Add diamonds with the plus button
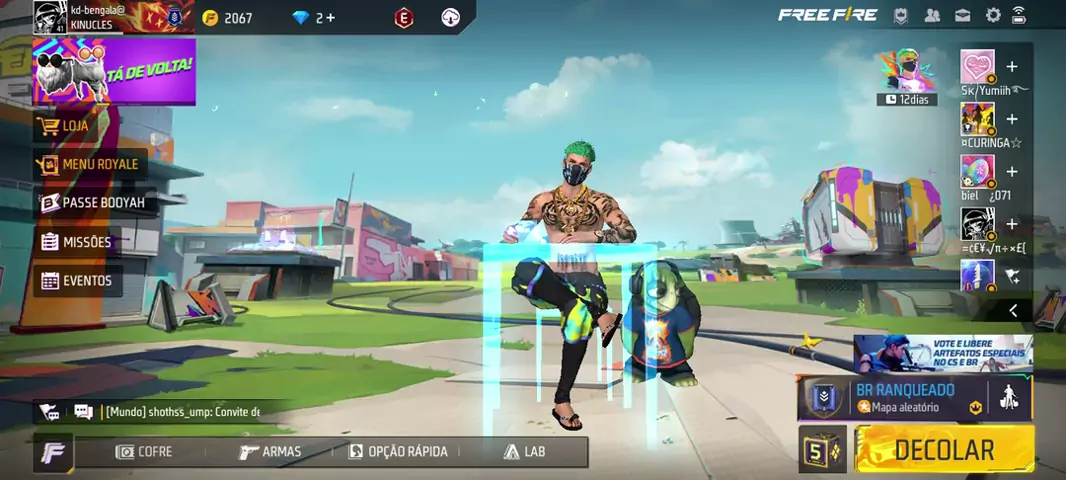The height and width of the screenshot is (480, 1066). point(331,18)
